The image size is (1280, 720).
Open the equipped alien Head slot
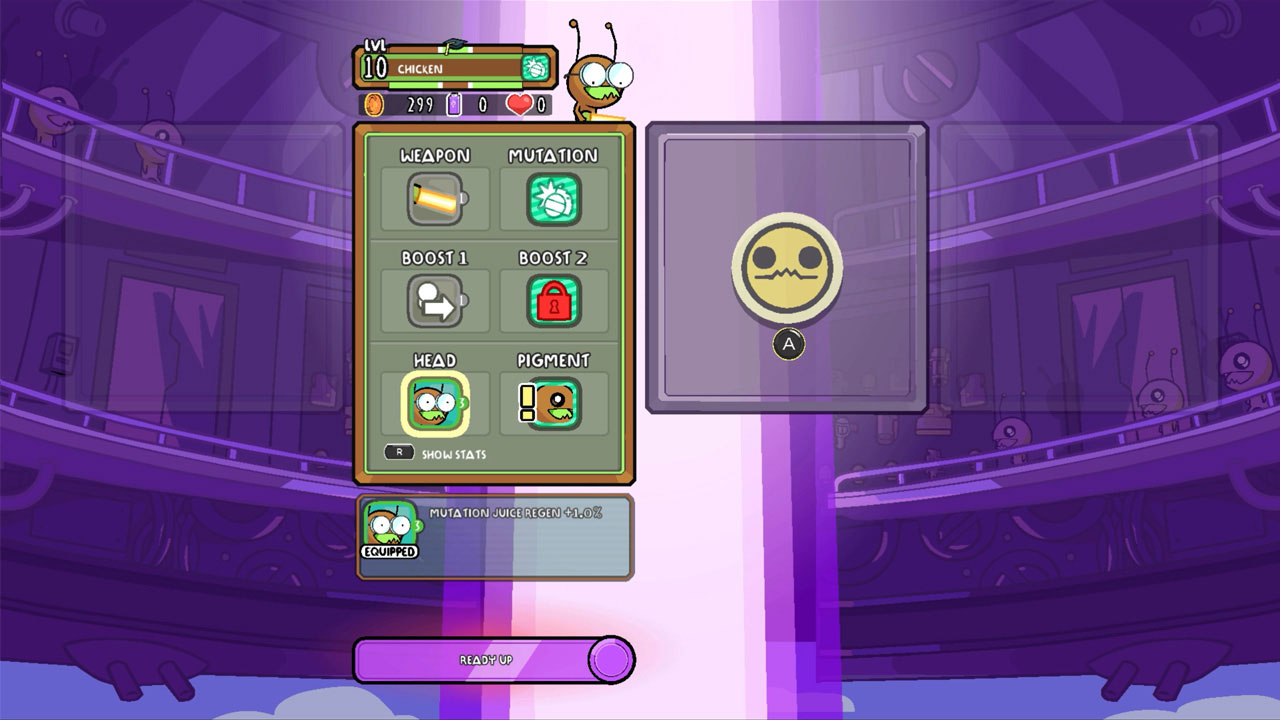pos(433,403)
